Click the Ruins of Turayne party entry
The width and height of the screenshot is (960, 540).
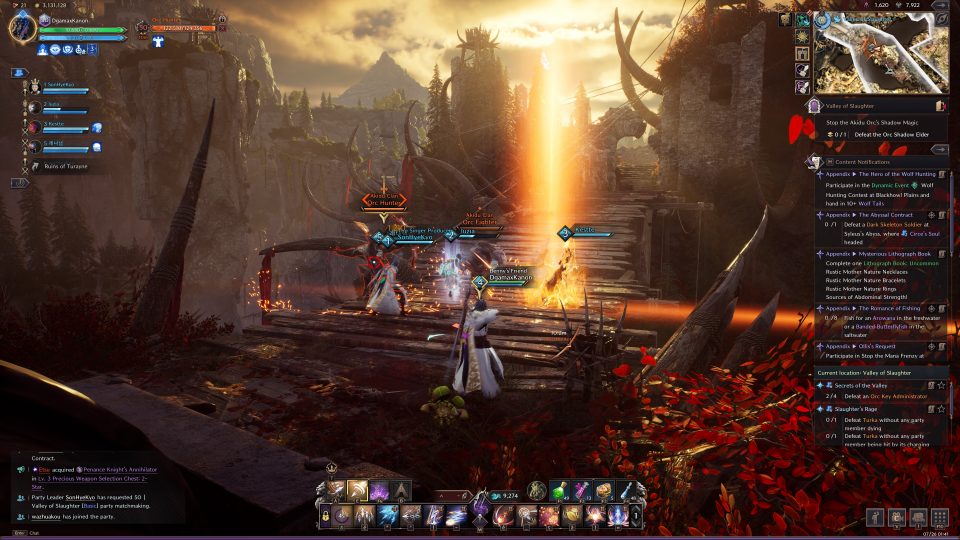62,165
